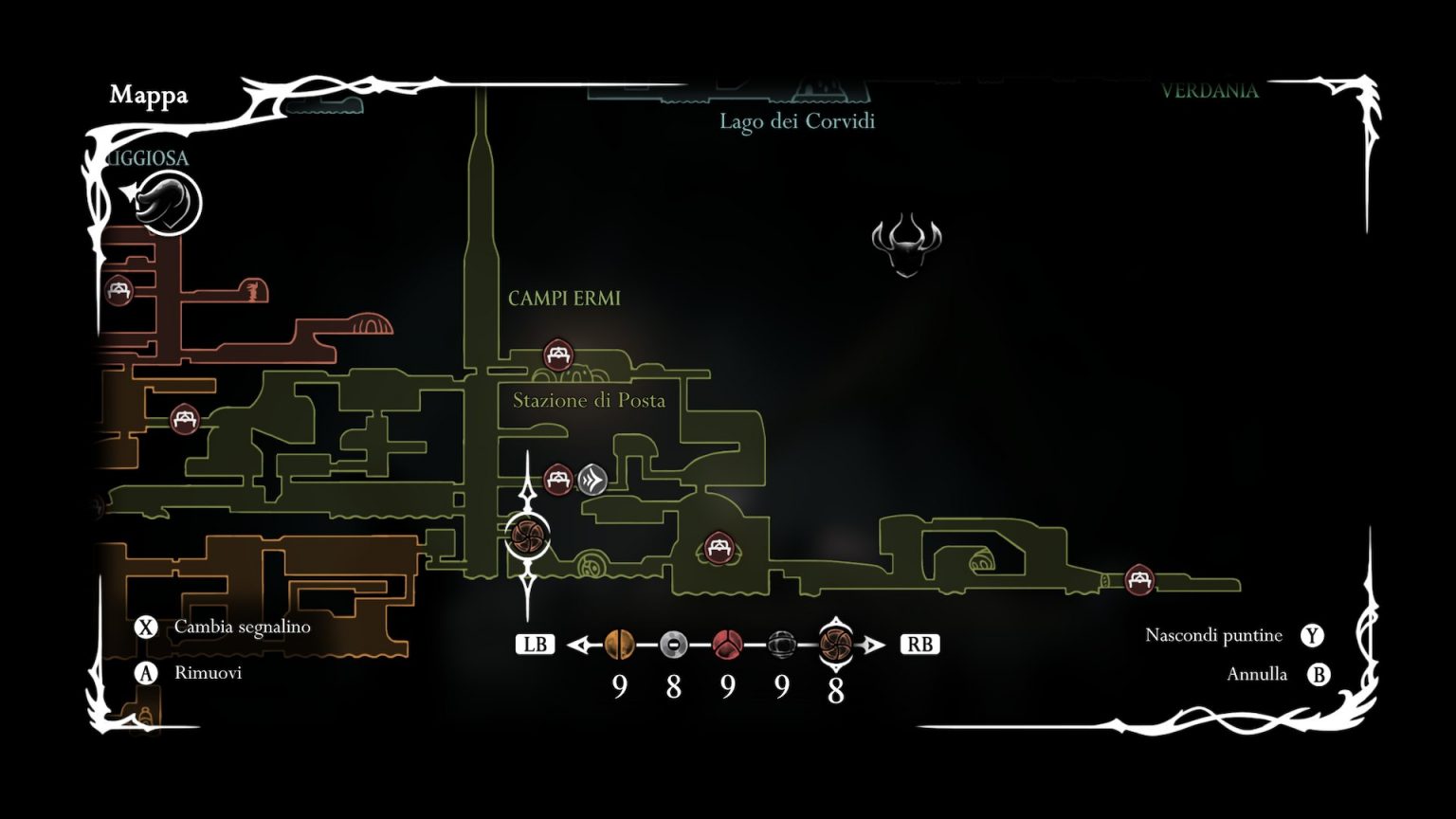
Task: Select the red trio pin in the marker carousel
Action: (x=727, y=644)
